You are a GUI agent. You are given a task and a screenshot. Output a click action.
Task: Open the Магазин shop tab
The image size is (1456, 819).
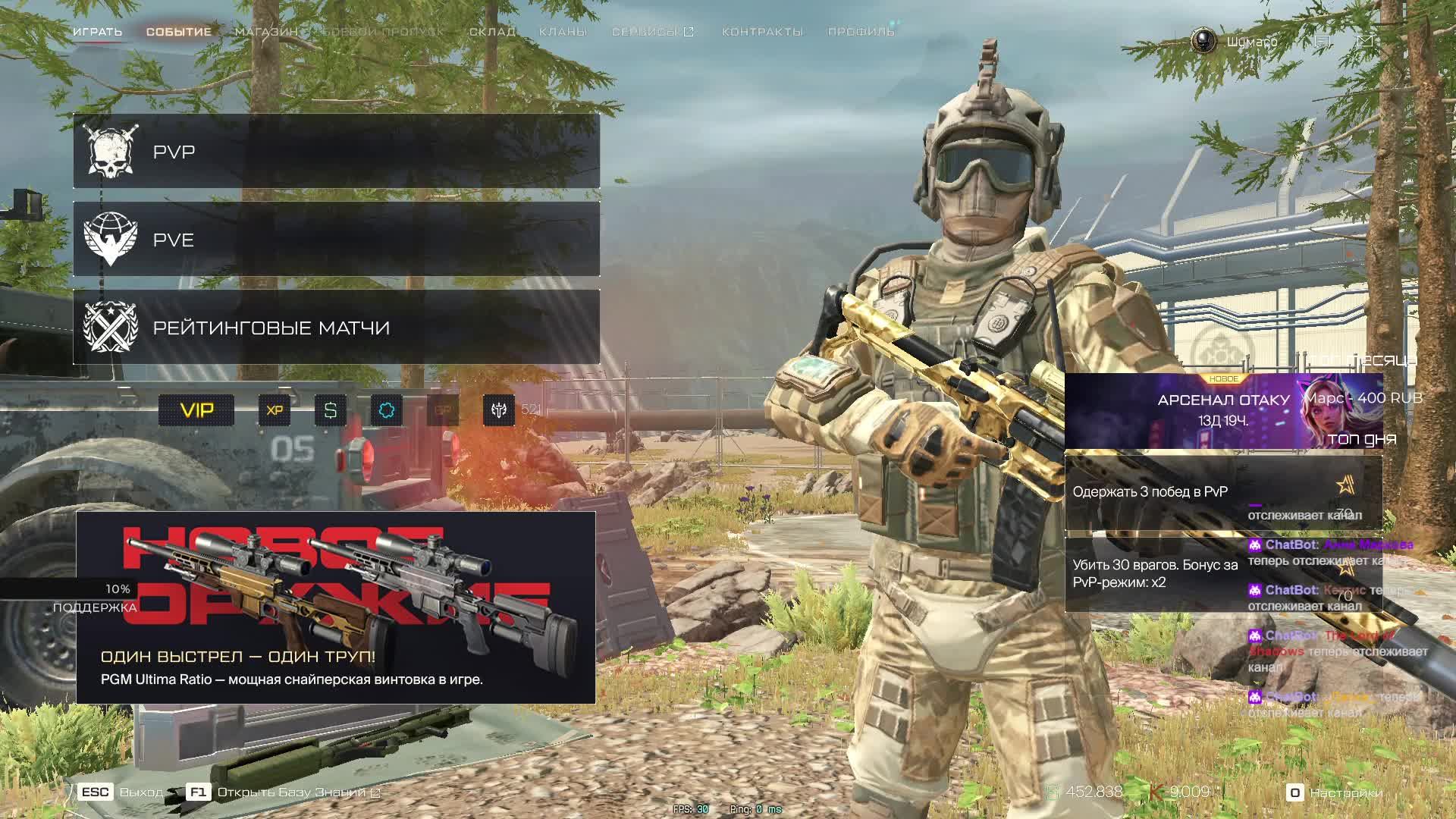[266, 32]
